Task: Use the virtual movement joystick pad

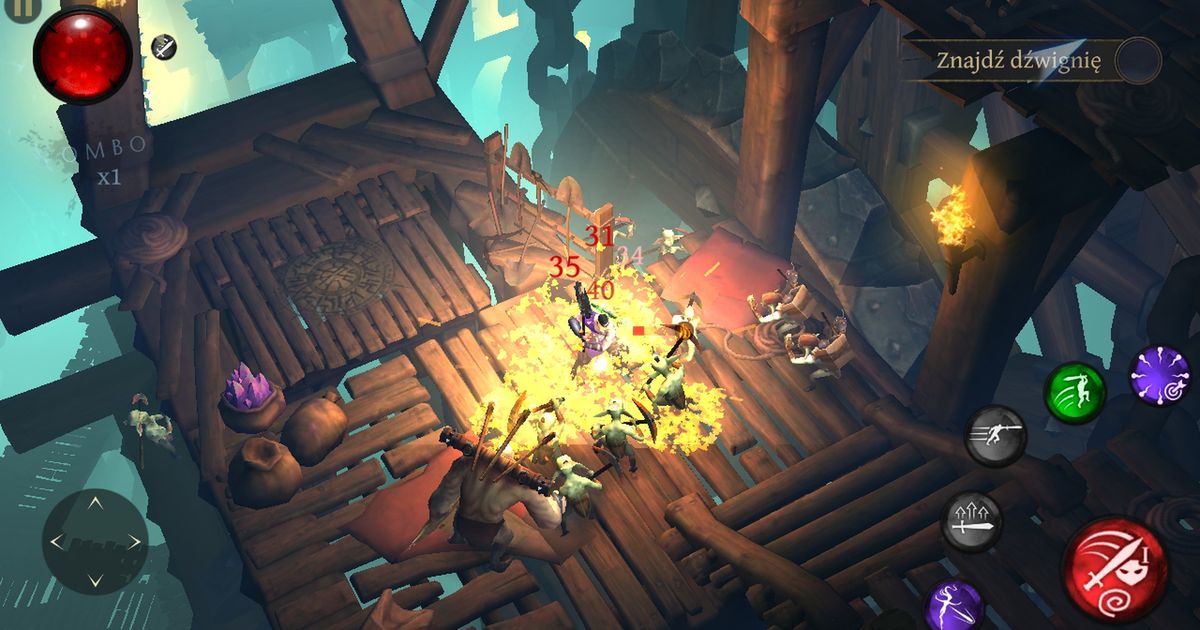Action: [95, 541]
